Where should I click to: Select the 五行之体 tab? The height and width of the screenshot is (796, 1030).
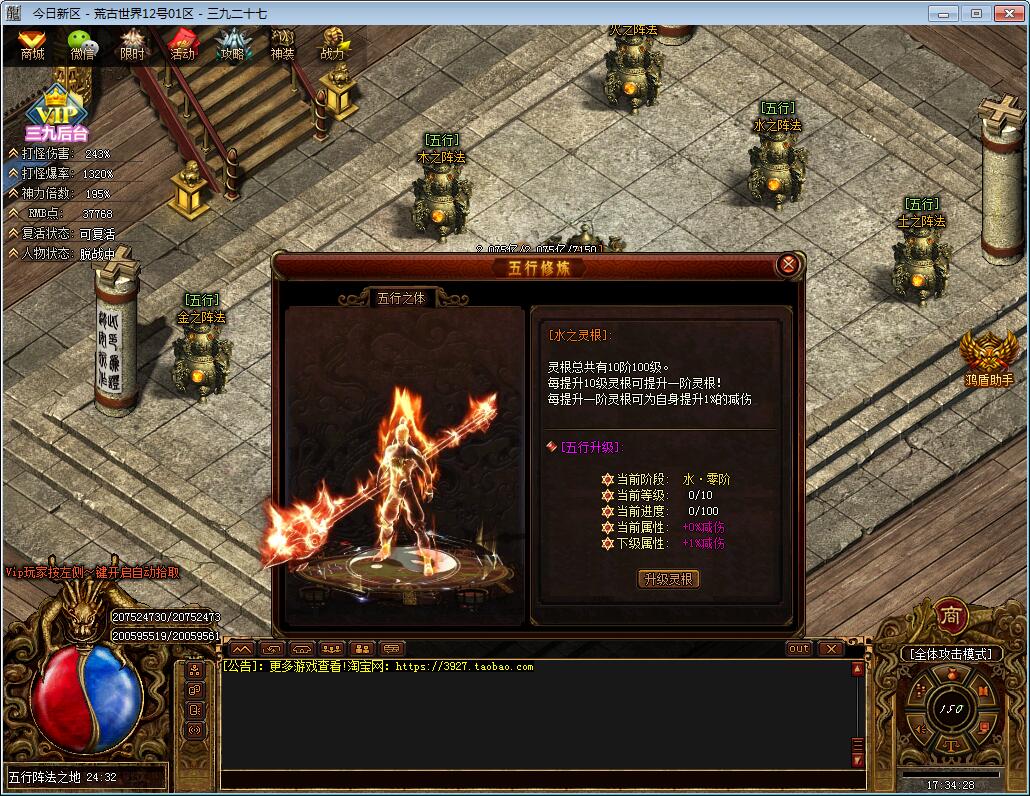(400, 298)
